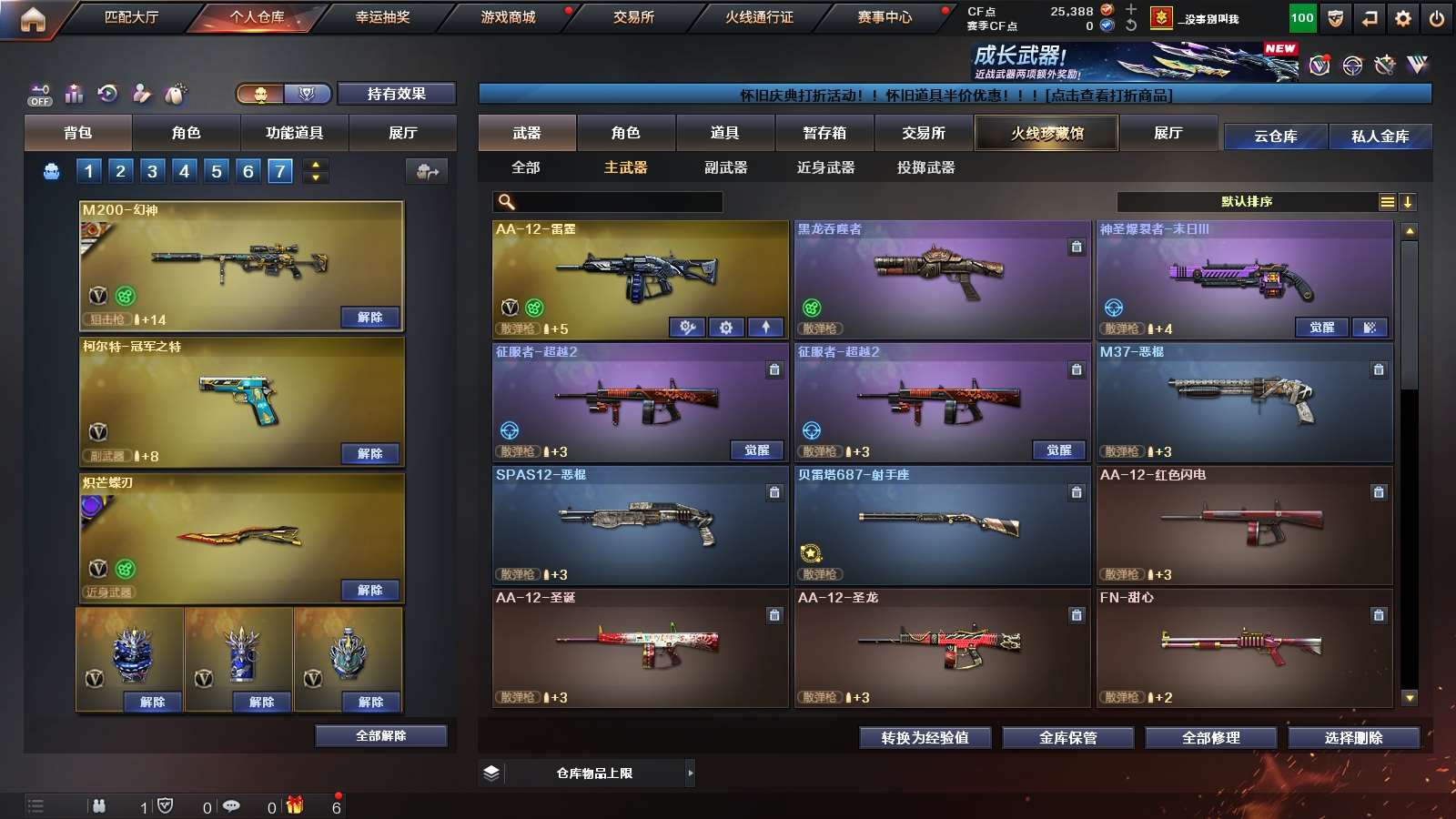Pick the M37-恶棍 shotgun card

1244,396
